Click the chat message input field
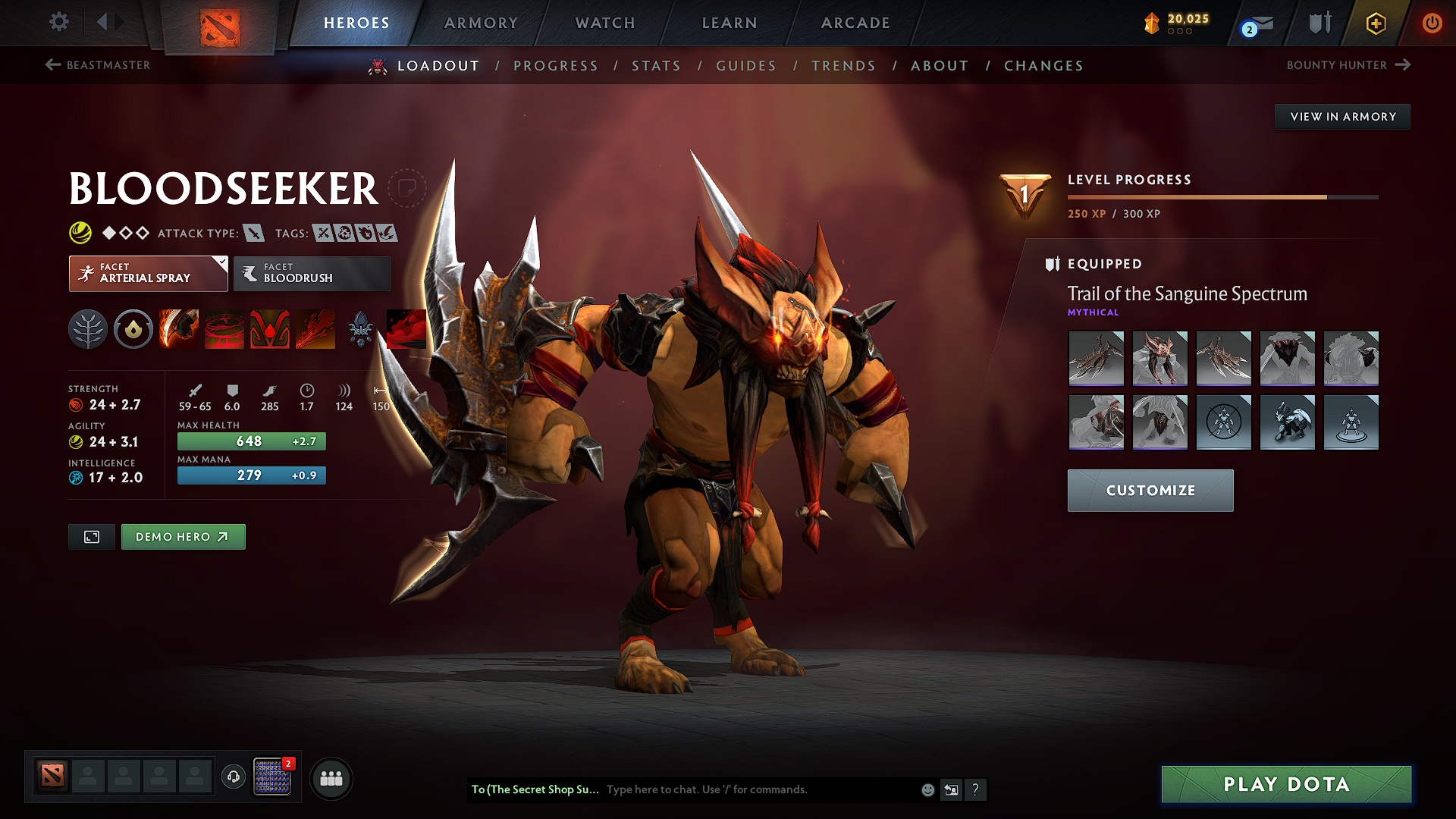Image resolution: width=1456 pixels, height=819 pixels. [758, 789]
